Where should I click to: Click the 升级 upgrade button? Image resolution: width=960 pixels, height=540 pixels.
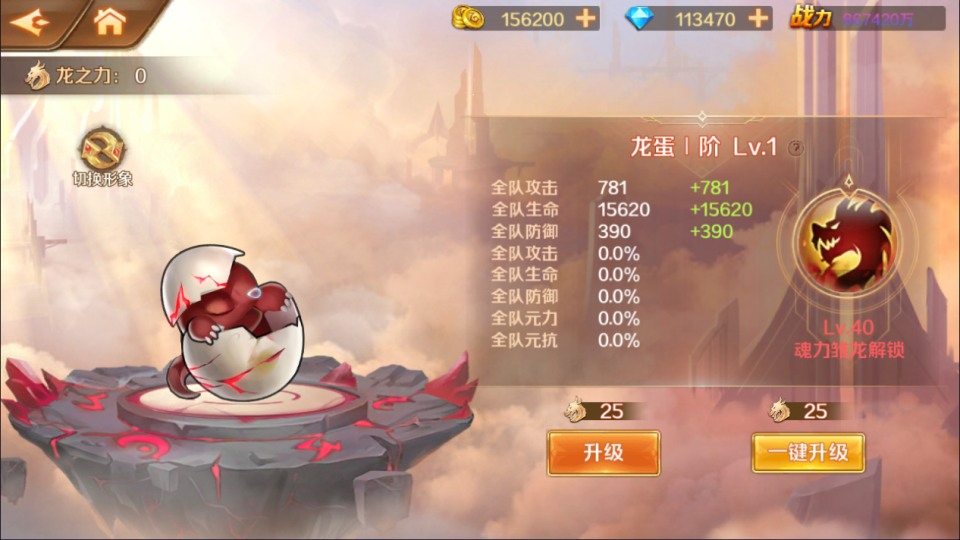603,452
